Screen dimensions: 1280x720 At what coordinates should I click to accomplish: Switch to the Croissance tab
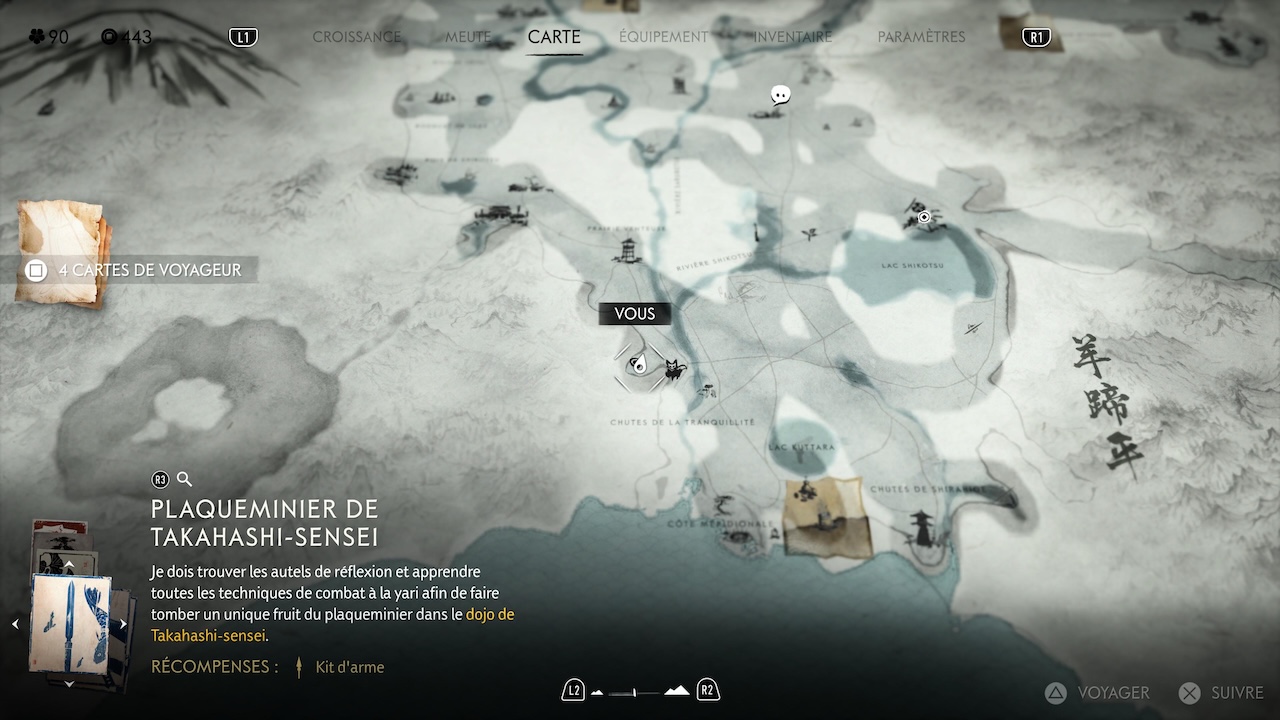point(356,37)
